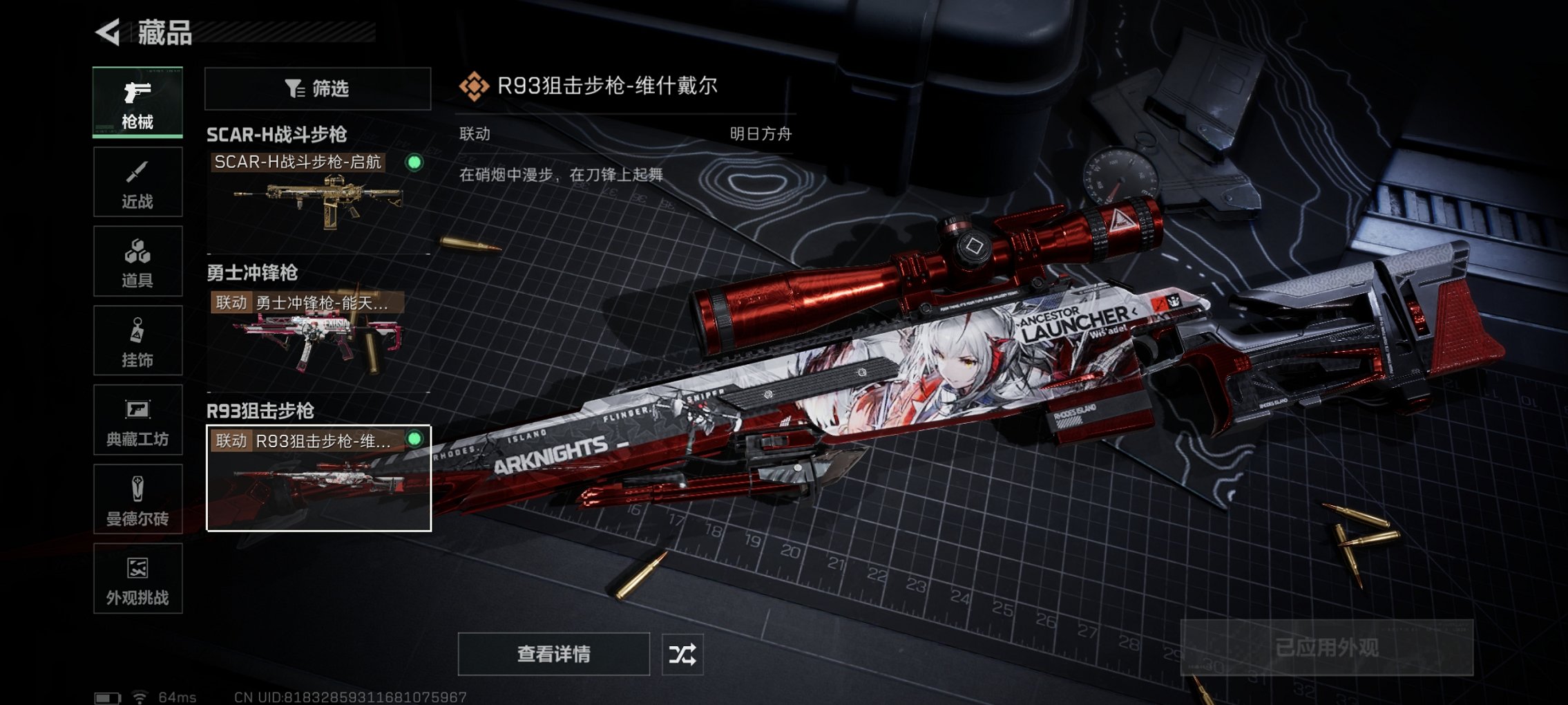Screen dimensions: 1568x705
Task: Open the 典藏工坊 workshop panel
Action: coord(137,420)
